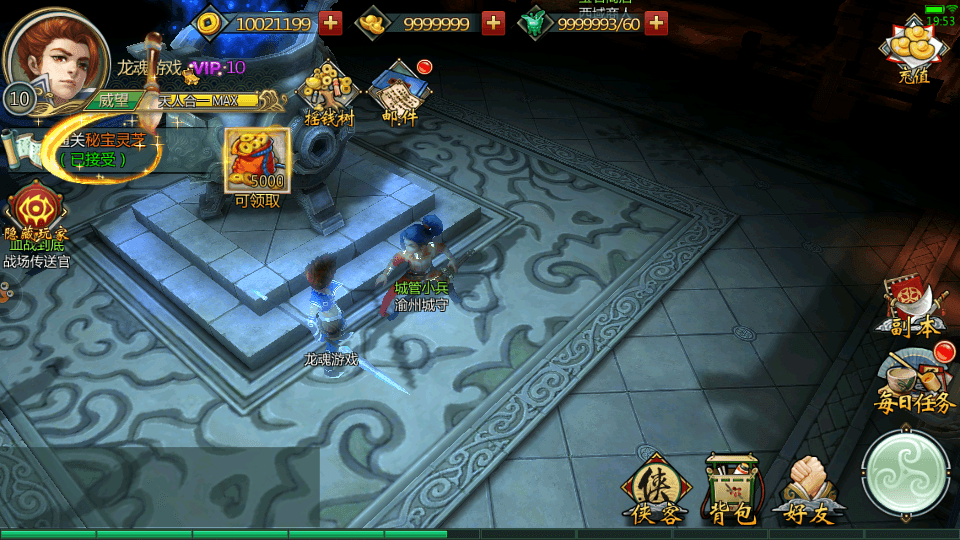The width and height of the screenshot is (960, 540).
Task: Add more copper coins with plus button
Action: click(x=331, y=22)
